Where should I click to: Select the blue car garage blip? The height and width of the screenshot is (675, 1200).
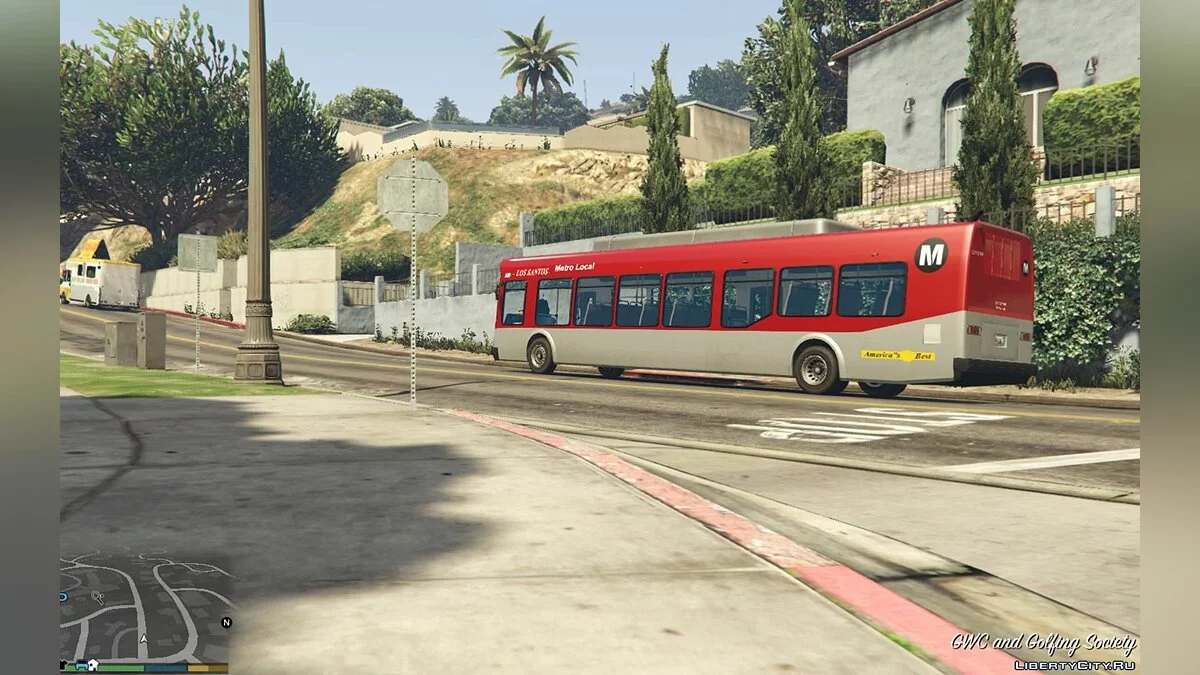tap(81, 665)
